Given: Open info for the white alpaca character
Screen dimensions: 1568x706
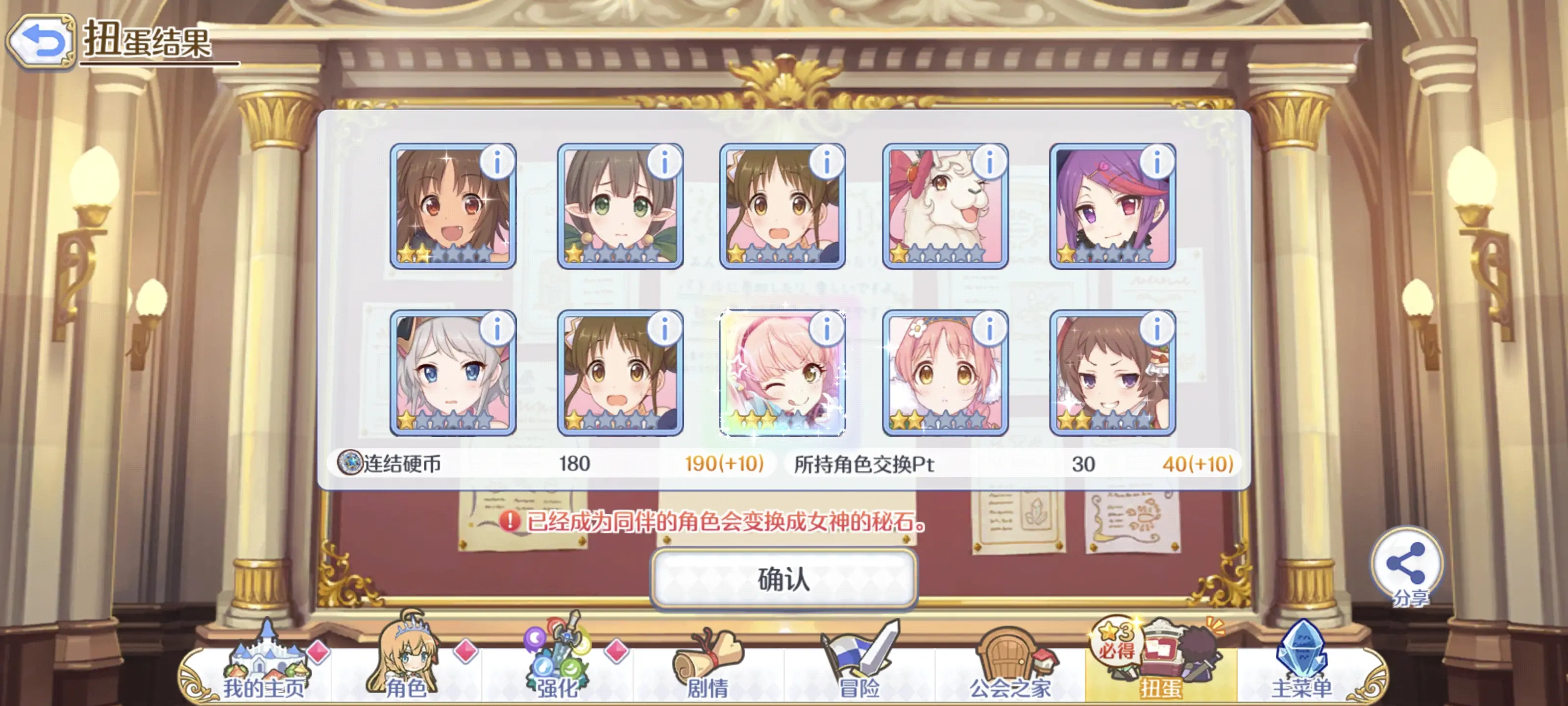Looking at the screenshot, I should pyautogui.click(x=990, y=161).
